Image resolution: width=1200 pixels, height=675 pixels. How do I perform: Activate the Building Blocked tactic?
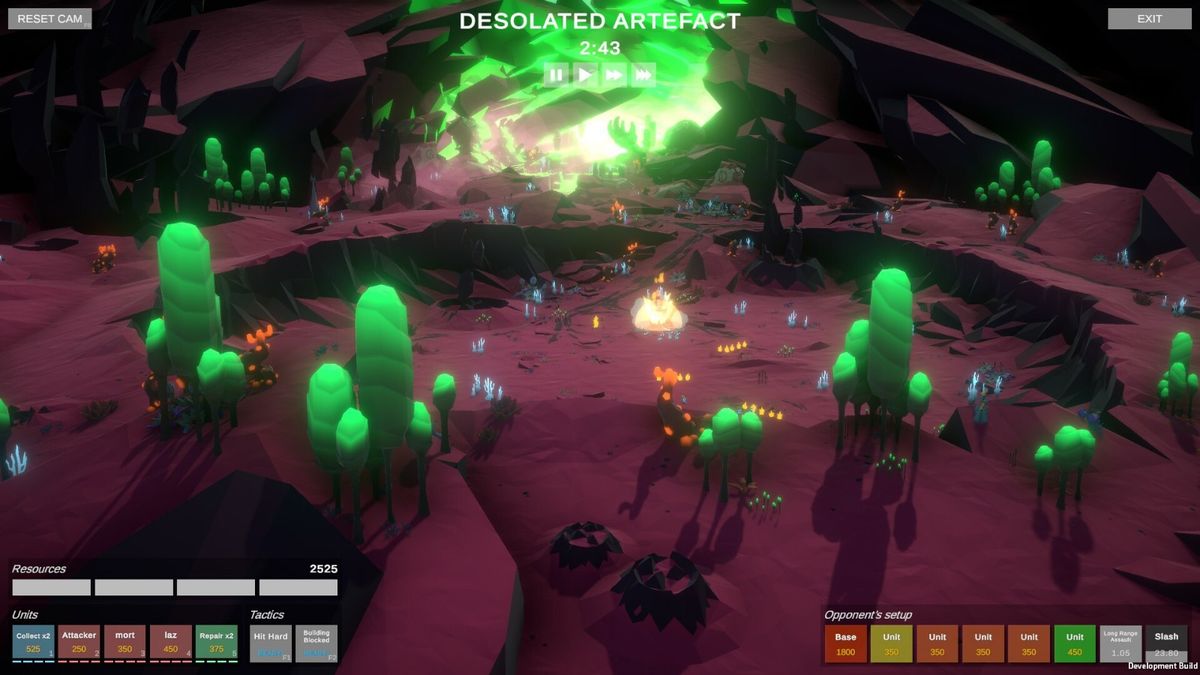coord(316,643)
